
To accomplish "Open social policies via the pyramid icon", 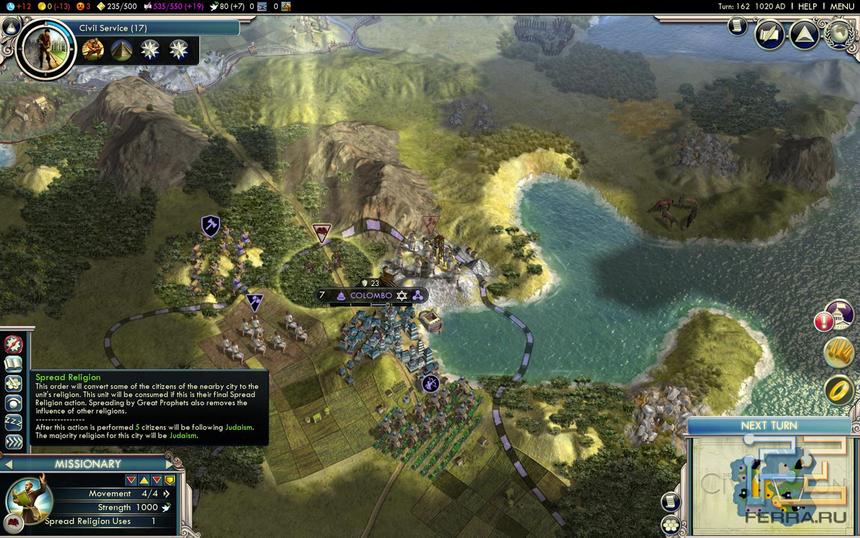I will coord(804,35).
